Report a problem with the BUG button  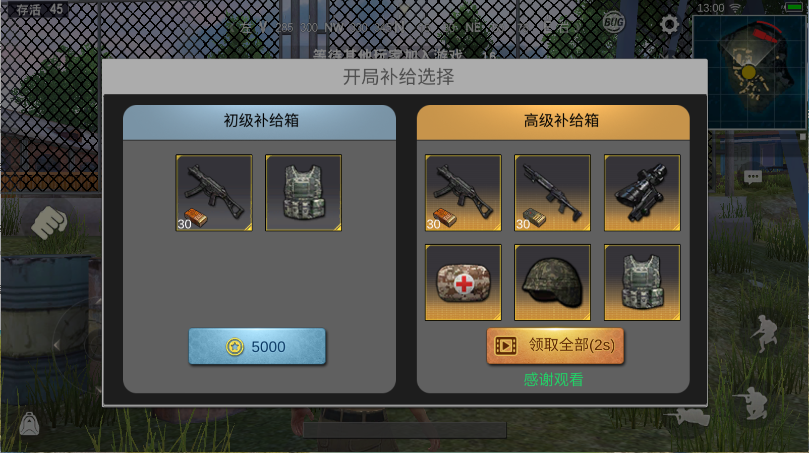click(x=614, y=21)
